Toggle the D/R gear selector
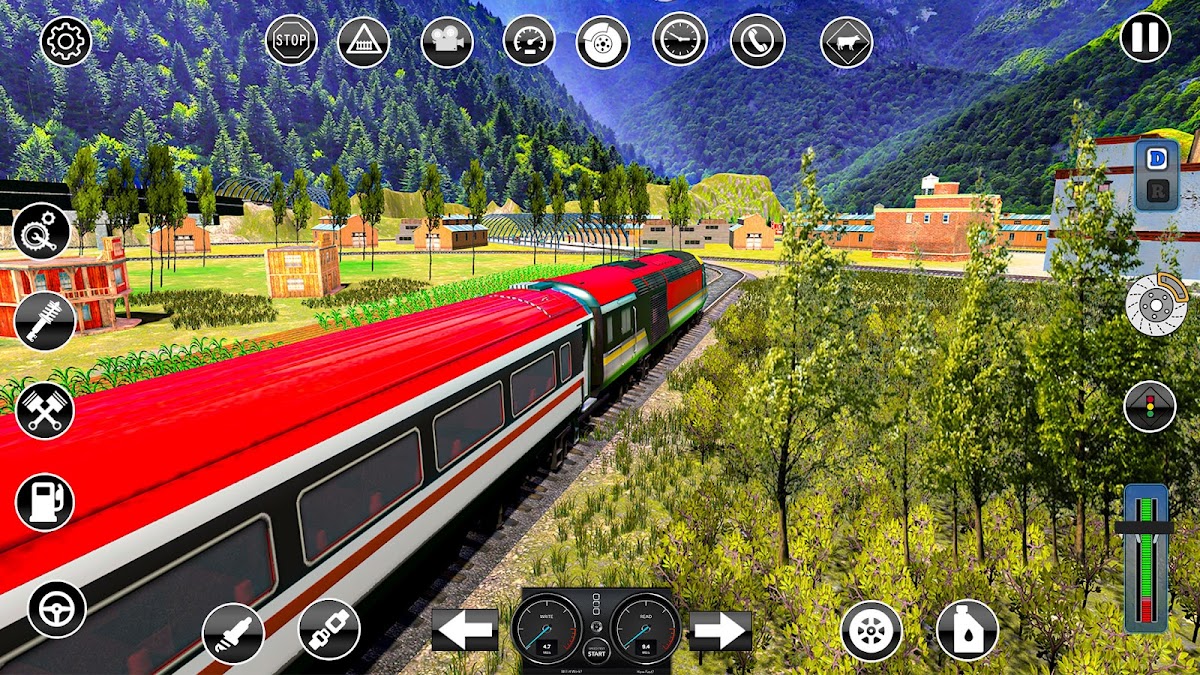Screen dimensions: 1200x675 pyautogui.click(x=1157, y=174)
